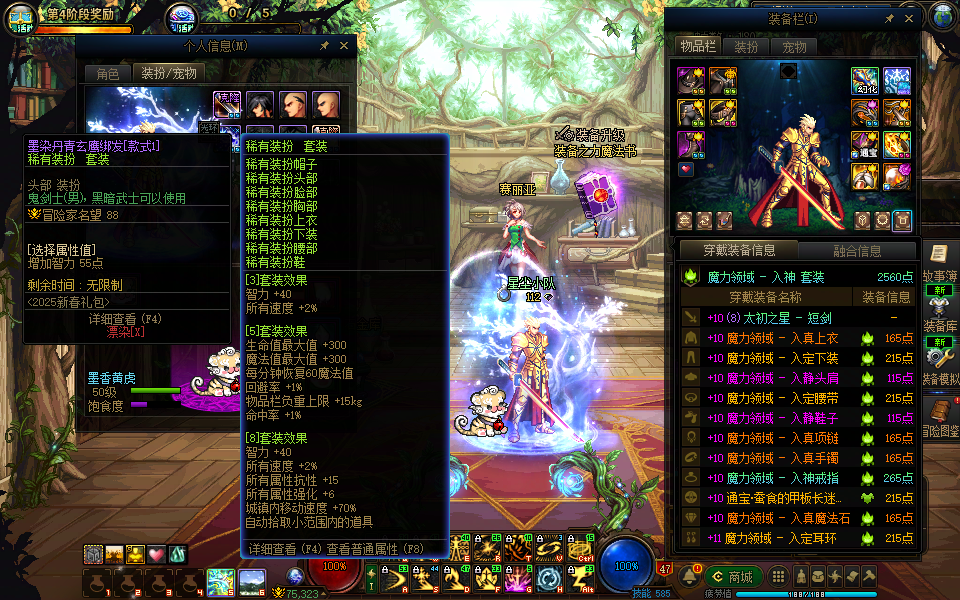
Task: Switch to the 装扮 tab in equipment window
Action: tap(746, 46)
